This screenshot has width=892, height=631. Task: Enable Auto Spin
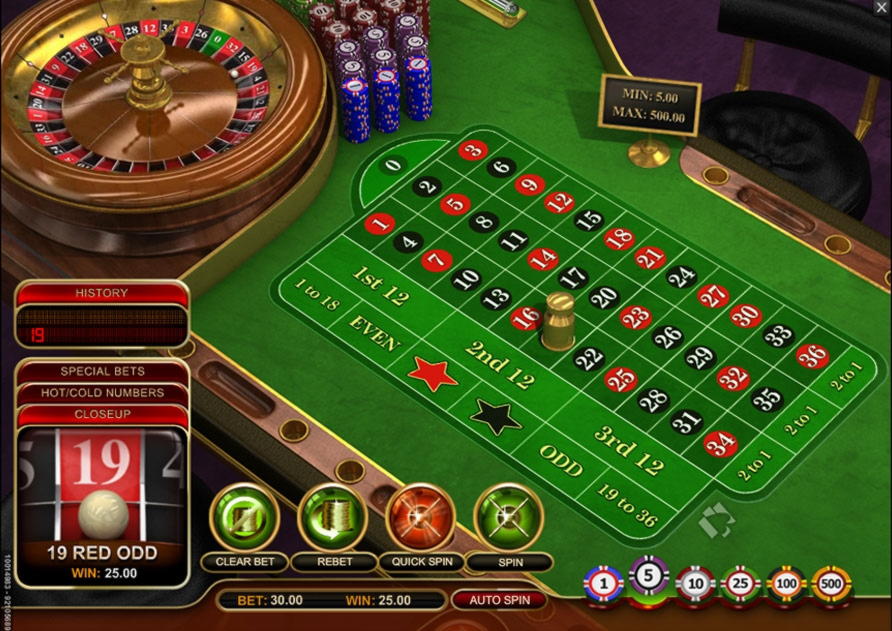pyautogui.click(x=499, y=600)
